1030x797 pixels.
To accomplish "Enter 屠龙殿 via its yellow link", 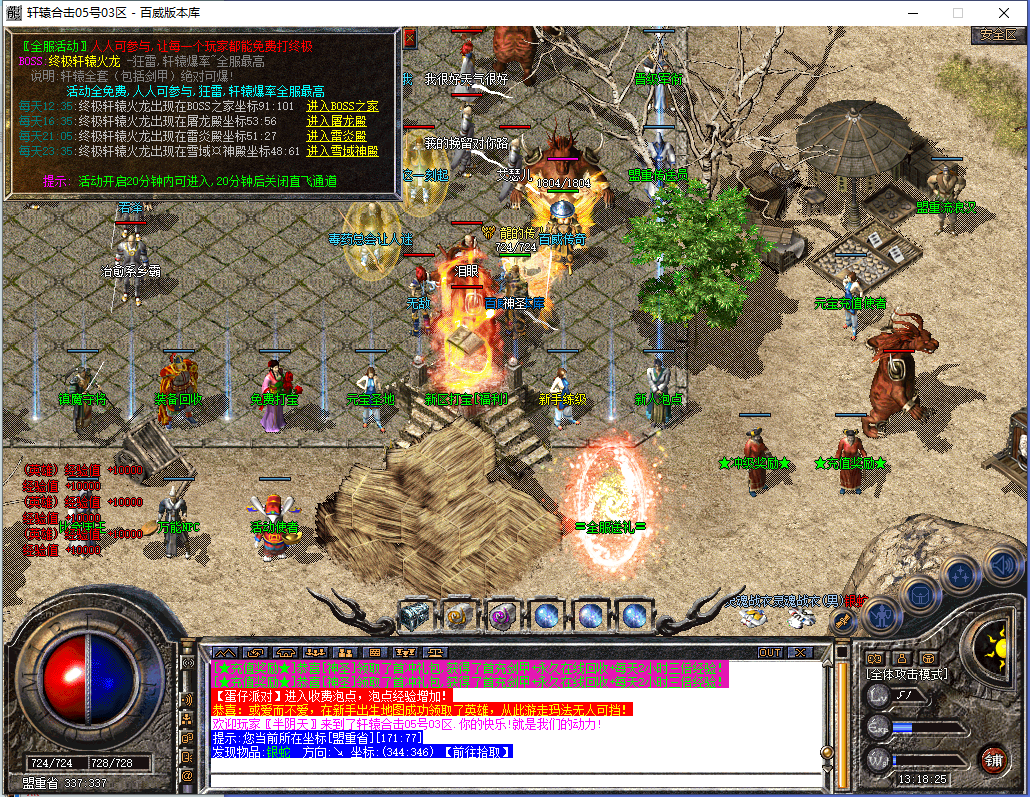I will pyautogui.click(x=336, y=121).
